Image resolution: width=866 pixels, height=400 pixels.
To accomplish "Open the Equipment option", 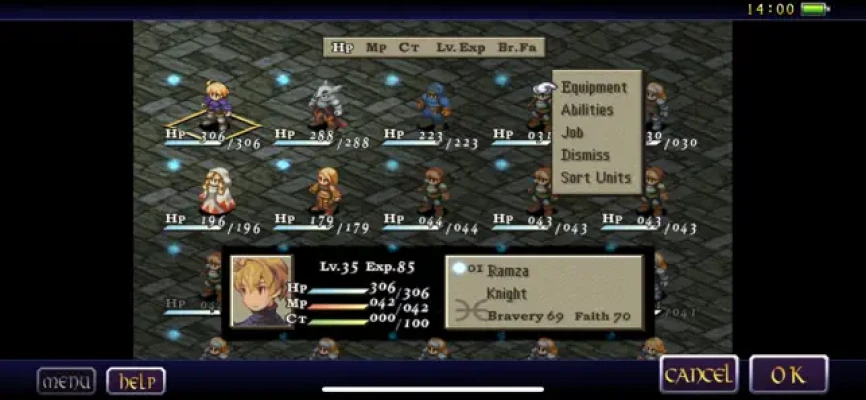I will click(x=594, y=88).
